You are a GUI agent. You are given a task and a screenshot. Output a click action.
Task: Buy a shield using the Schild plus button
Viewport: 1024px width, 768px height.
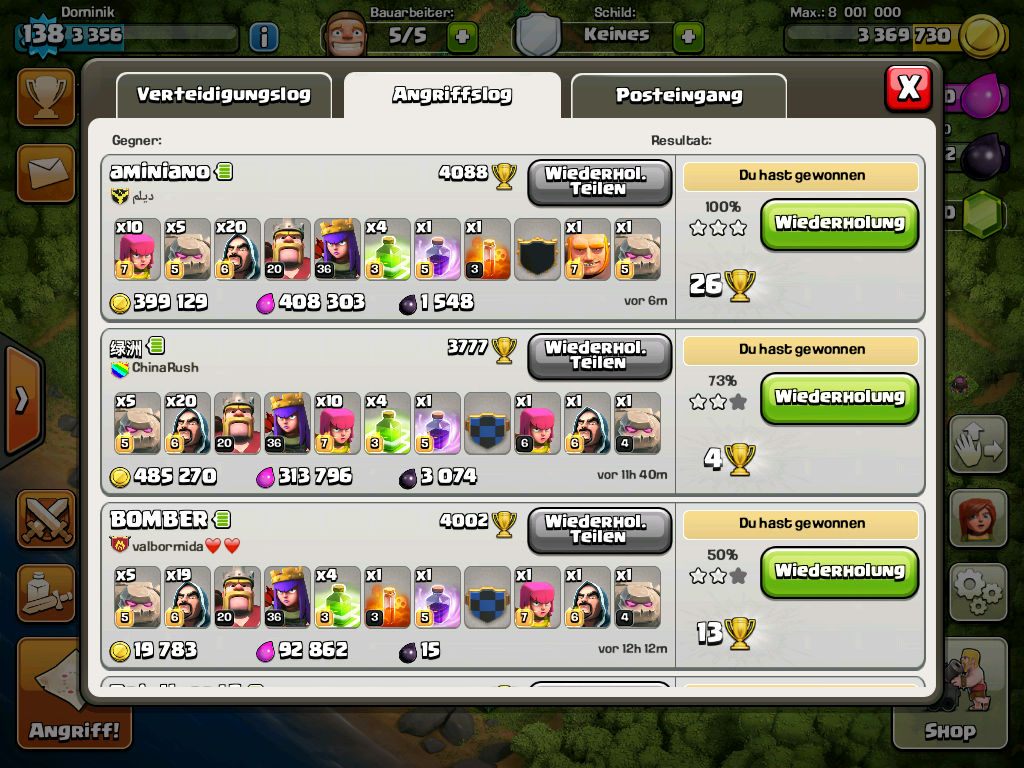point(687,37)
